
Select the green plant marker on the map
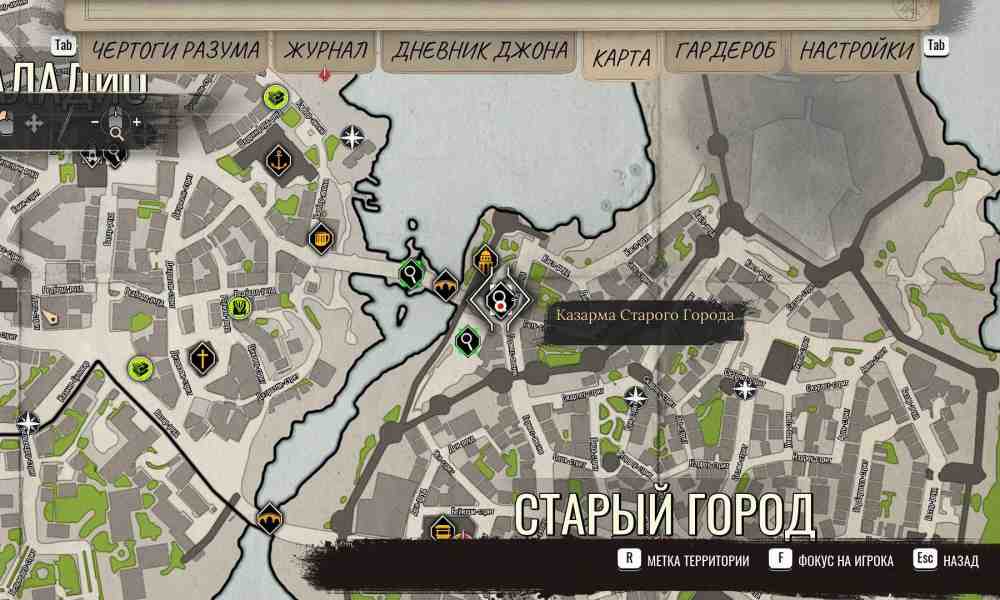(240, 307)
